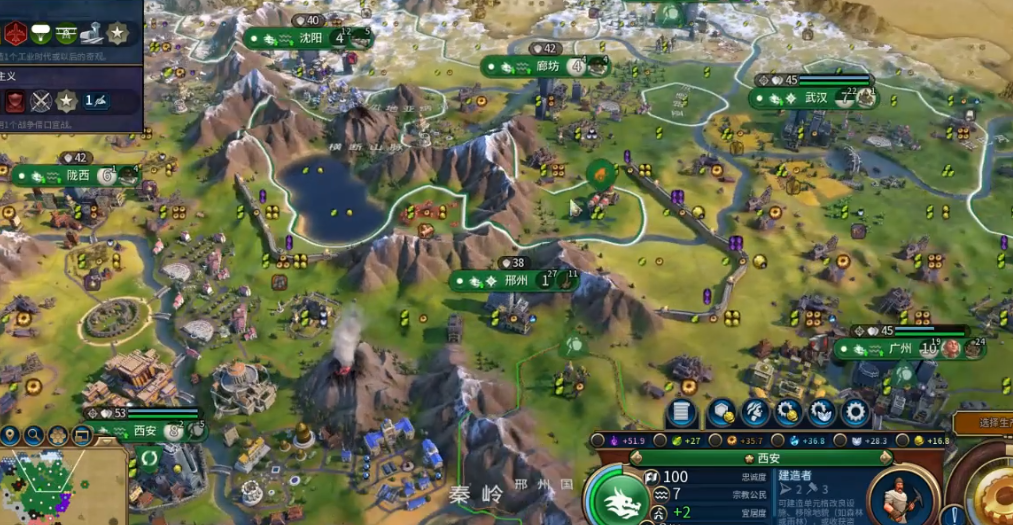This screenshot has height=525, width=1014.
Task: Choose production with the 选择生产 button
Action: (985, 423)
